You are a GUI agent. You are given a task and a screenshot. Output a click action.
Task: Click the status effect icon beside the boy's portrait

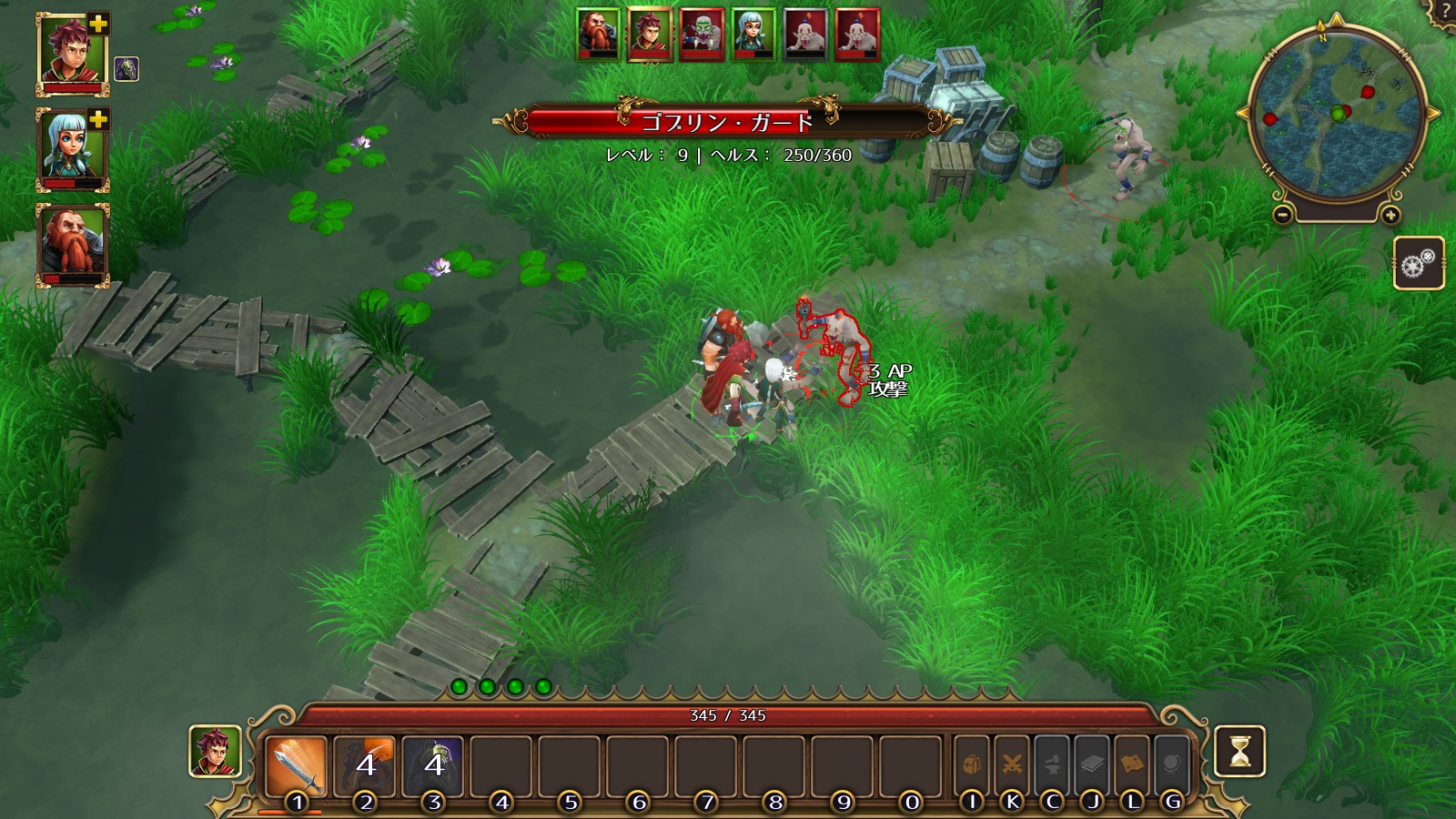(126, 69)
